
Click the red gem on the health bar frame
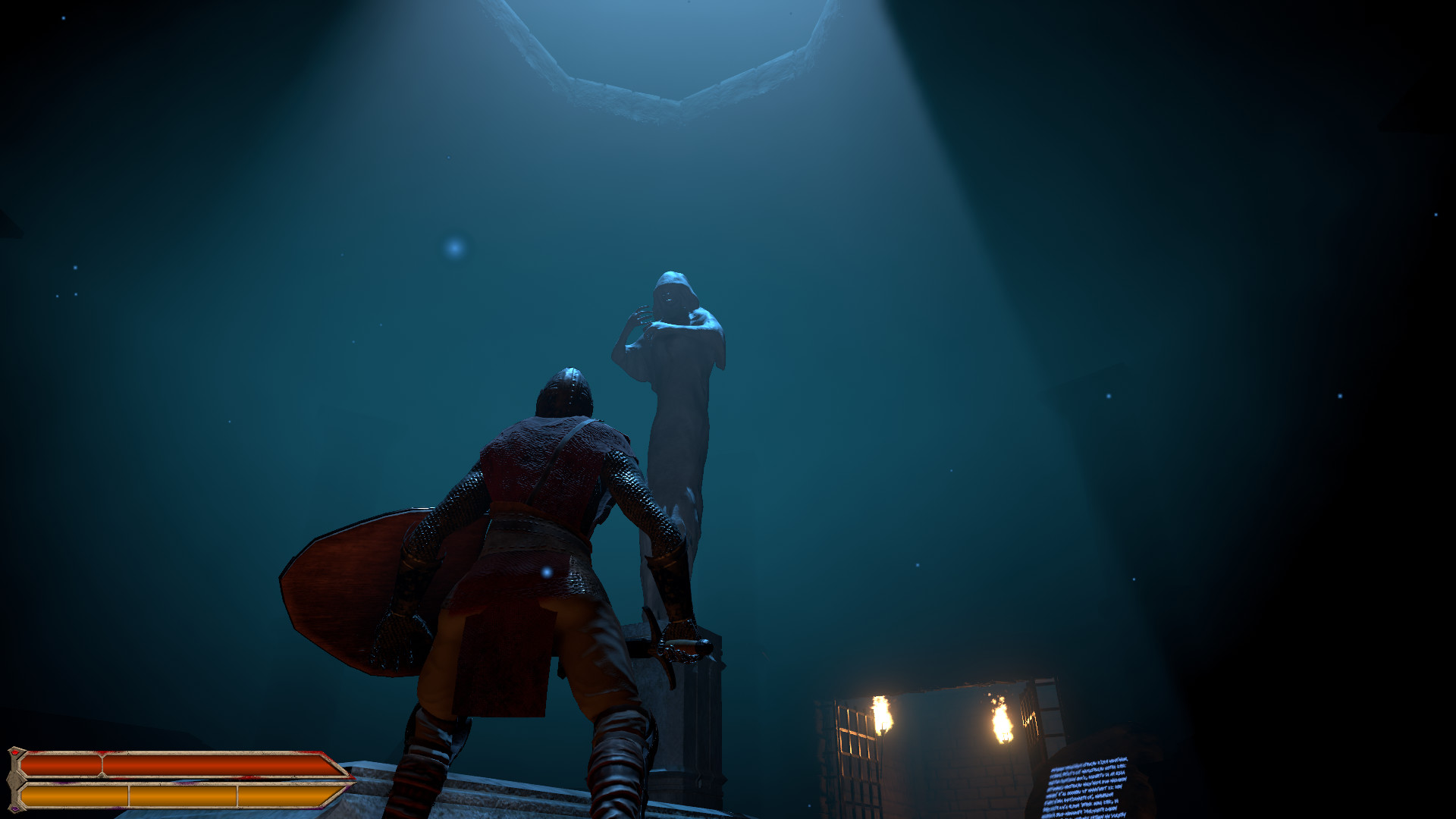14,752
